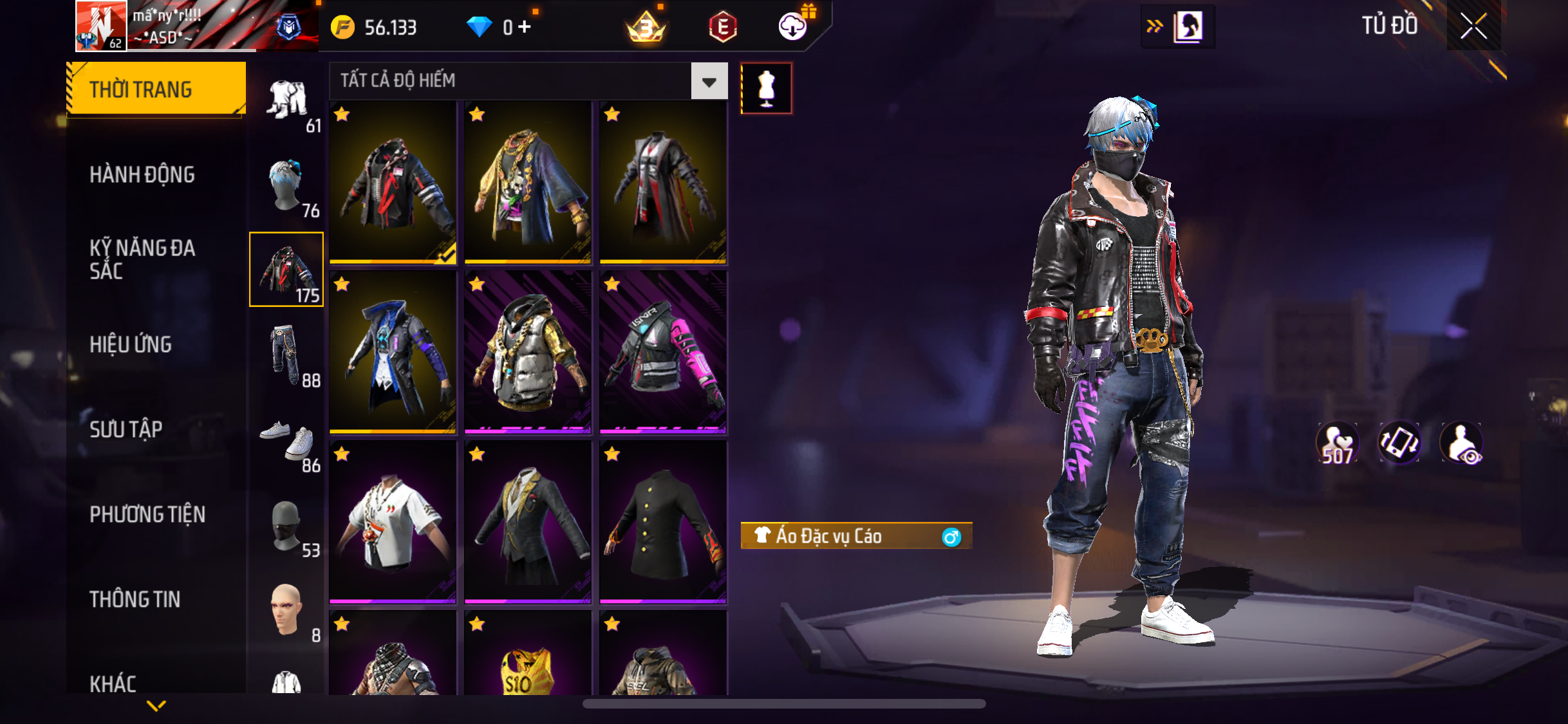Screen dimensions: 1568x724
Task: Choose the white short-sleeve shirt top
Action: [x=393, y=522]
